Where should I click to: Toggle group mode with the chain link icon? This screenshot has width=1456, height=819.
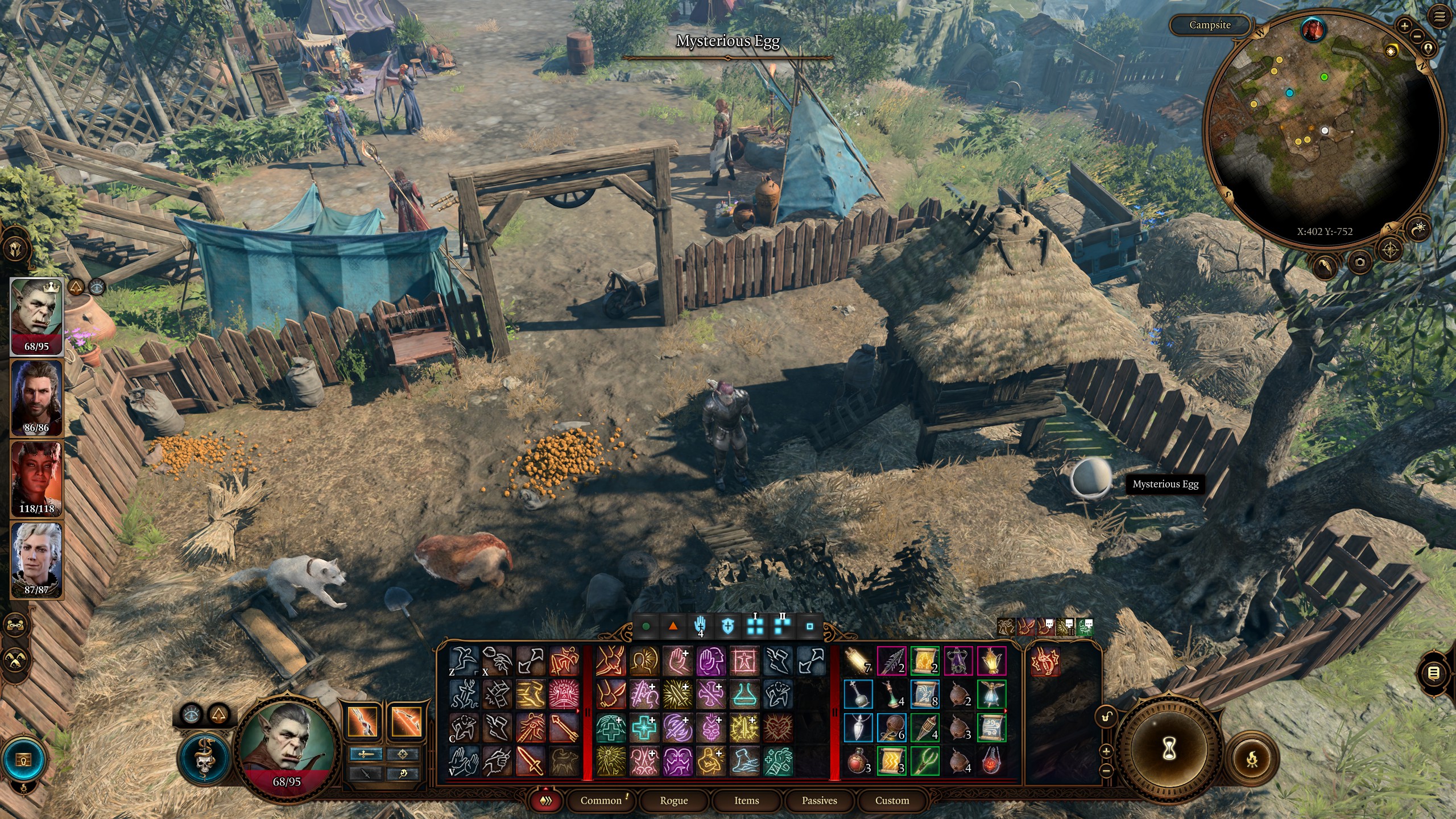pos(15,625)
